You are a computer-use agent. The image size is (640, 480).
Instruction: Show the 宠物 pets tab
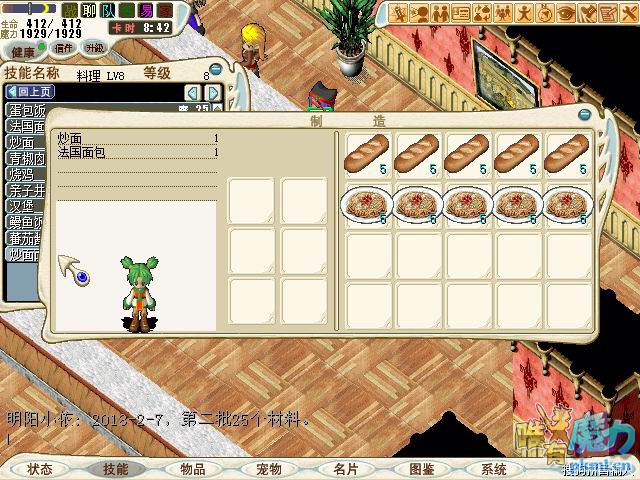click(x=269, y=469)
